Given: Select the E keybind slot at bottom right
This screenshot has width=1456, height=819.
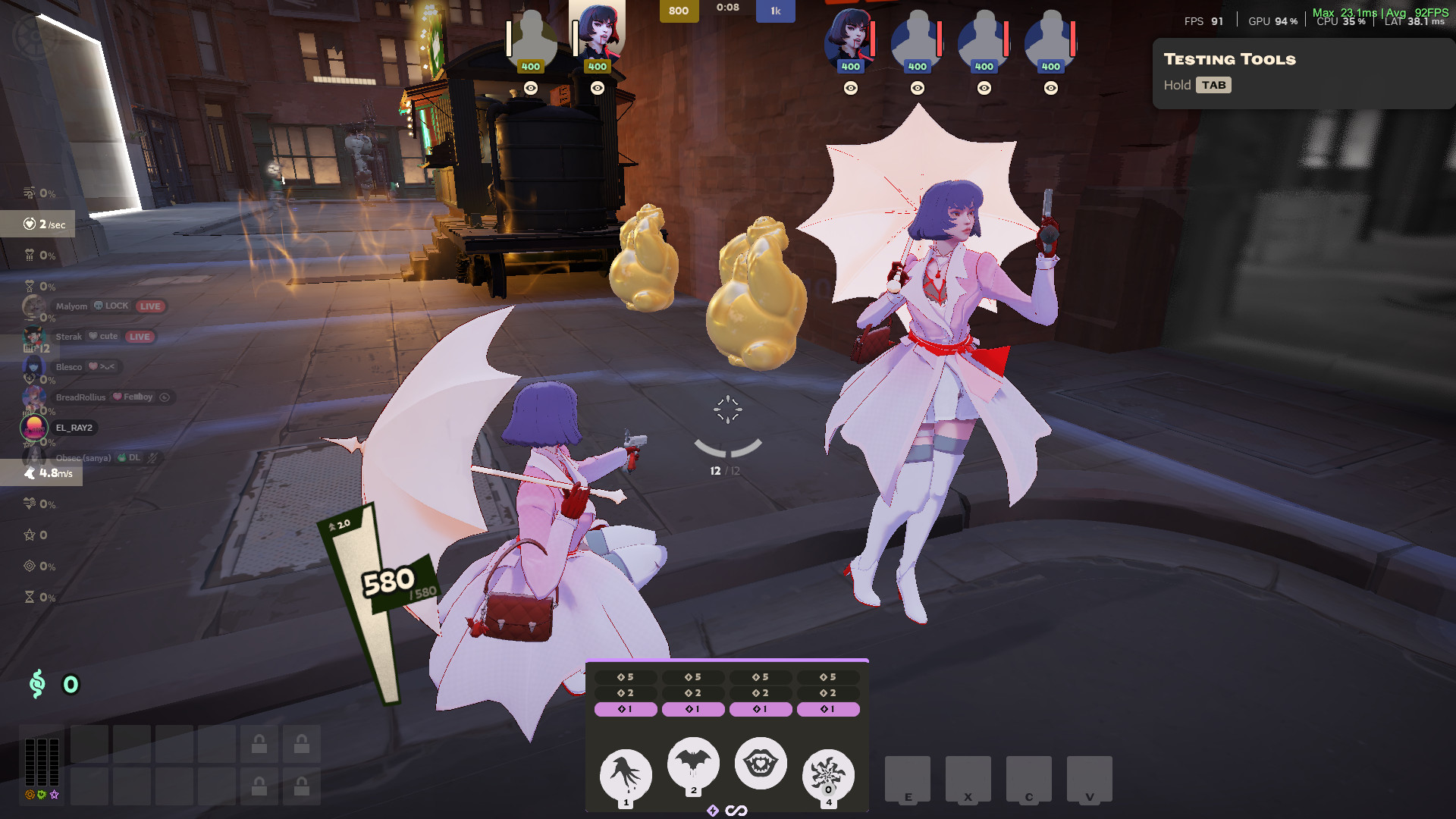Looking at the screenshot, I should point(908,780).
